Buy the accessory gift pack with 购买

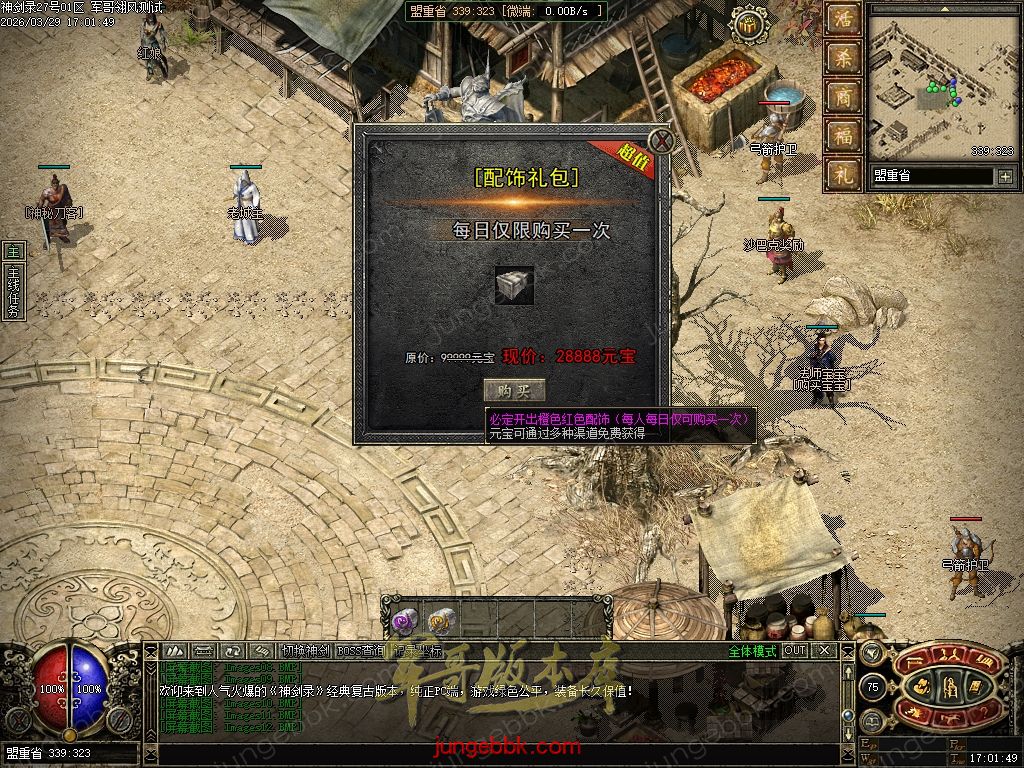pos(514,391)
